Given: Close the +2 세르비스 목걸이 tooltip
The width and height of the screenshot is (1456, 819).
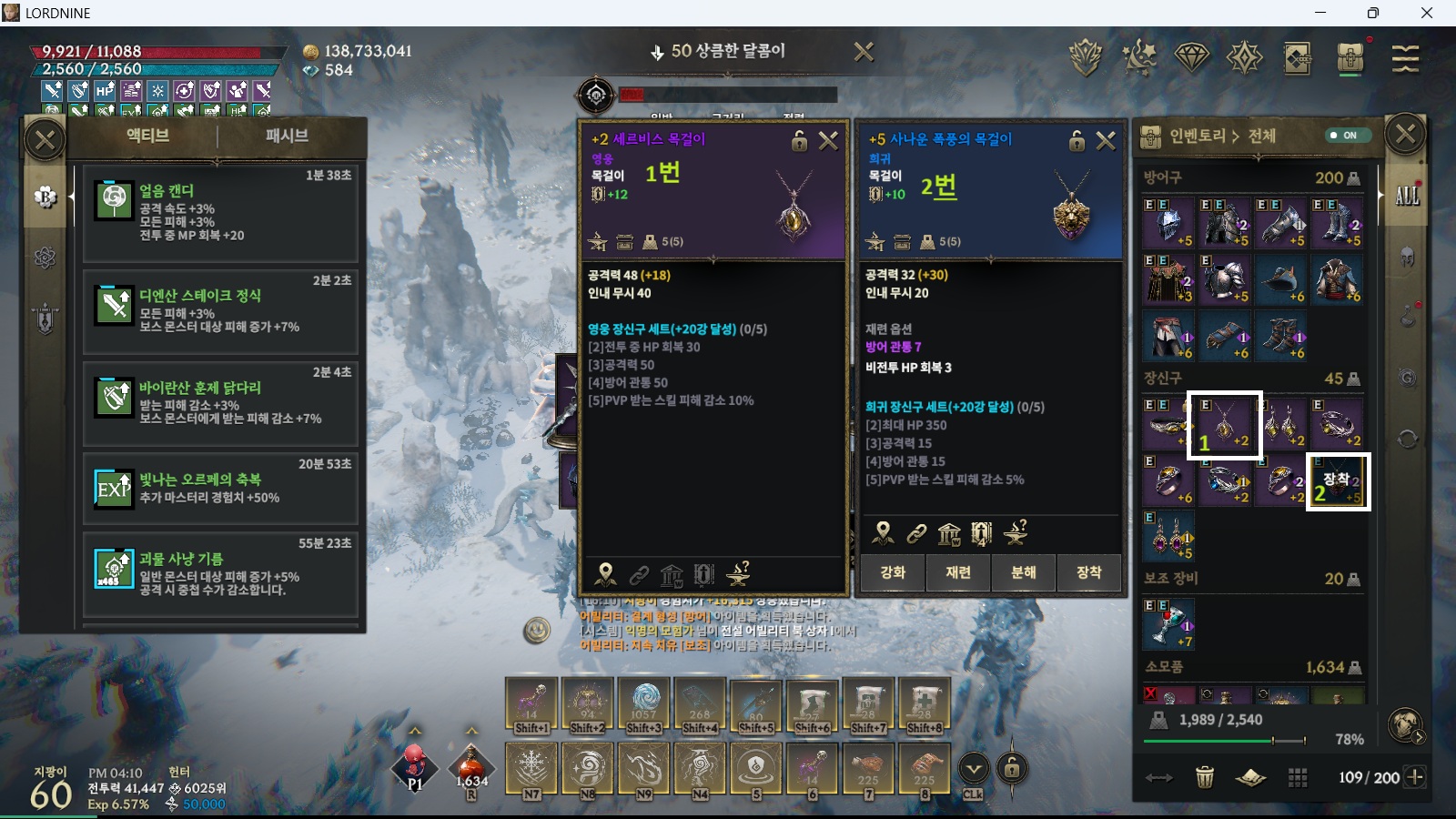Looking at the screenshot, I should pyautogui.click(x=828, y=141).
